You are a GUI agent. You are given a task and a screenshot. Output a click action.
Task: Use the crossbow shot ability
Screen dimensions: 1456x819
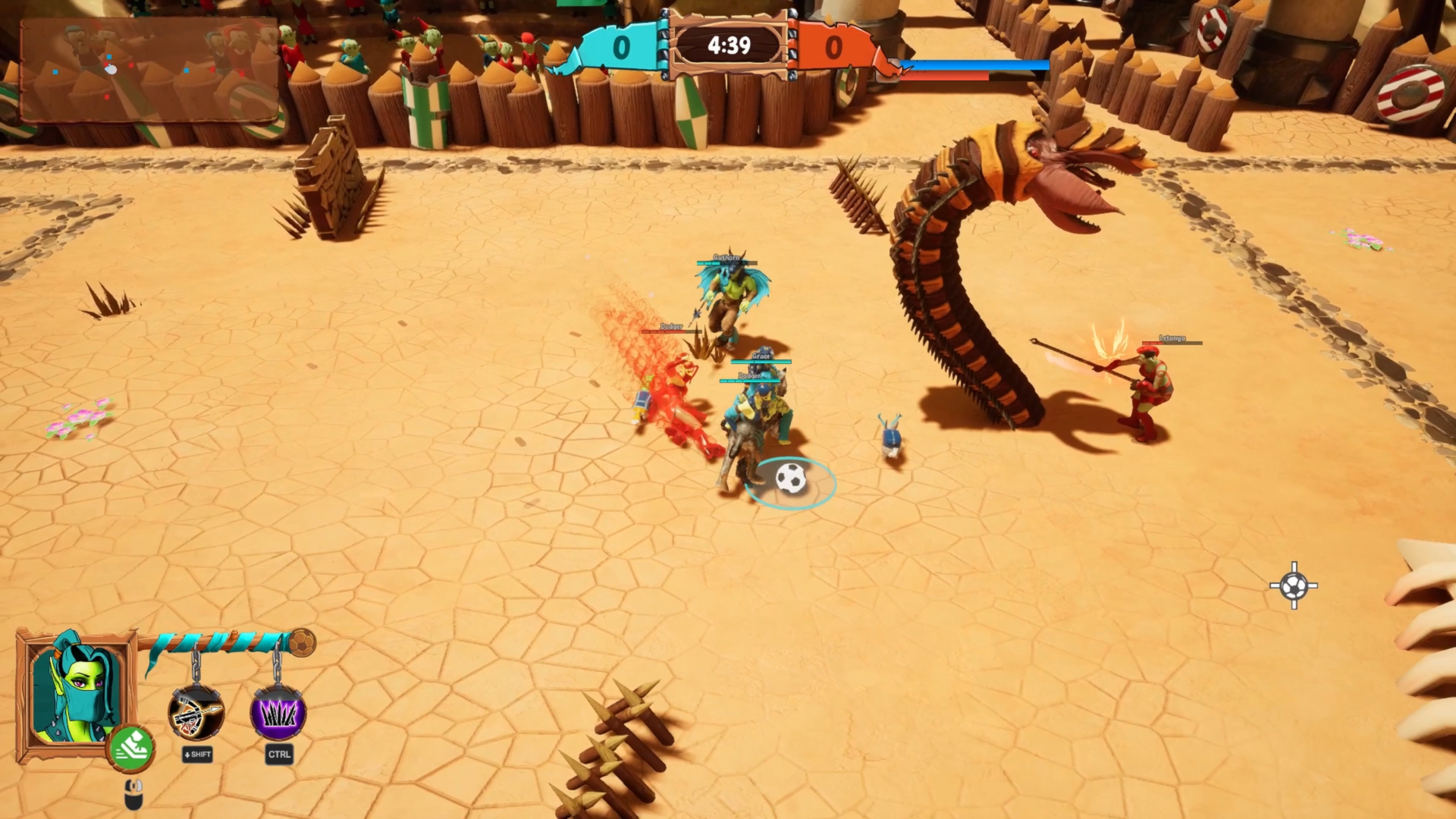click(196, 714)
